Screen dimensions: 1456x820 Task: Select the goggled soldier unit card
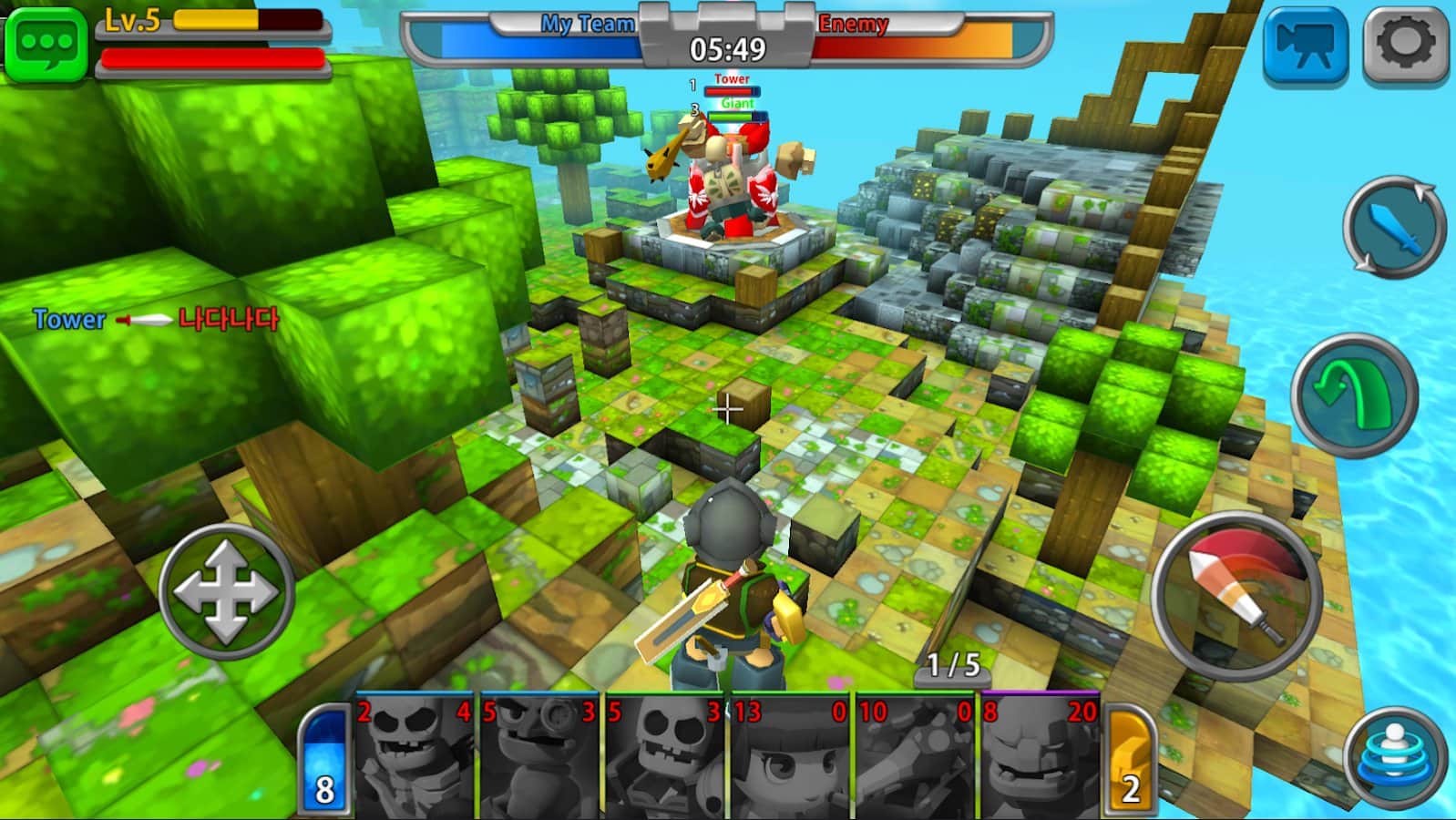[x=539, y=758]
